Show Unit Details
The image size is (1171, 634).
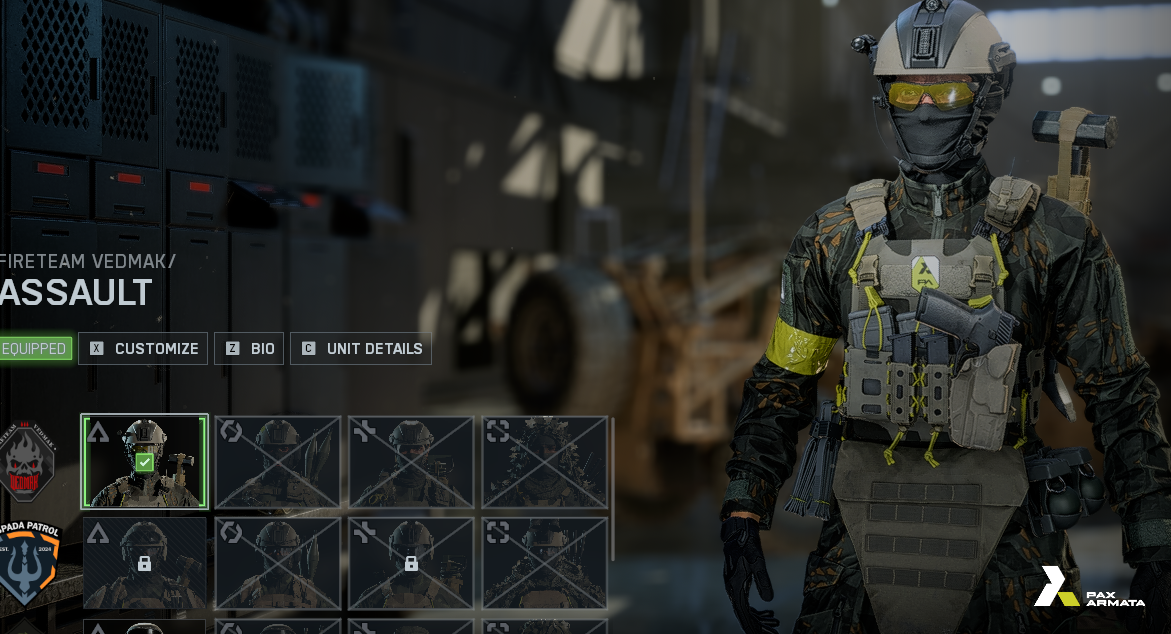[361, 349]
